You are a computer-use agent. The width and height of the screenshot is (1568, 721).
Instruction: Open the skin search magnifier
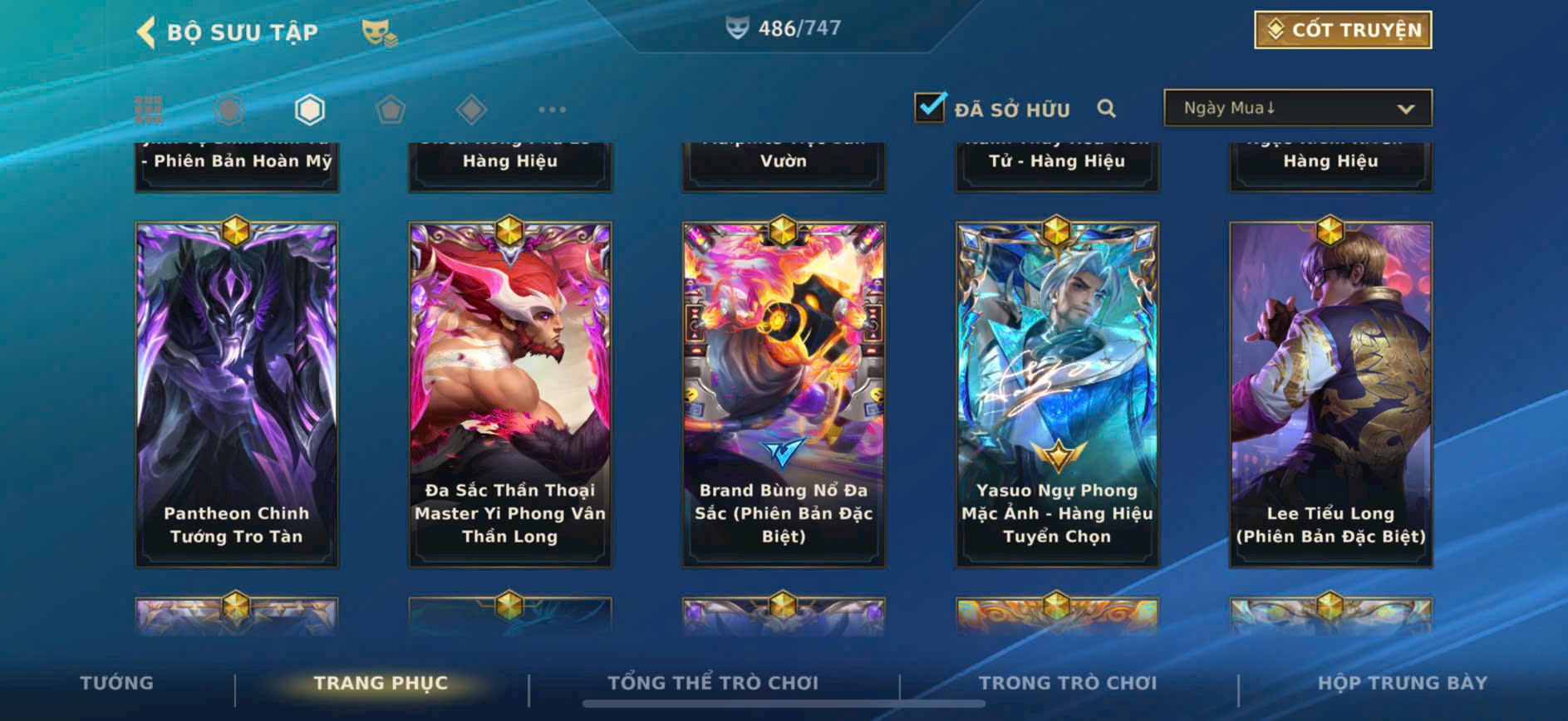coord(1106,109)
